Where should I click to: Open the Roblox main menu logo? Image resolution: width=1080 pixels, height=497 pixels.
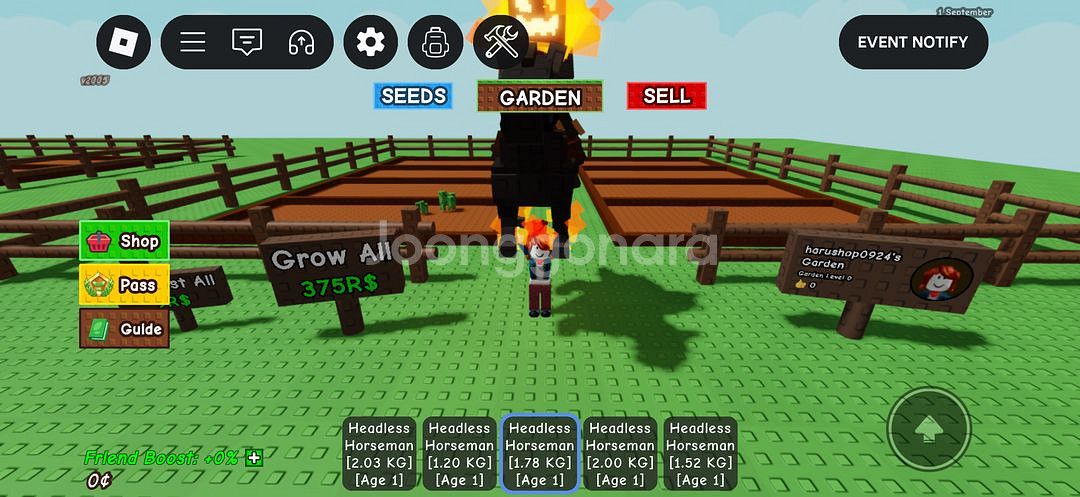[x=124, y=42]
